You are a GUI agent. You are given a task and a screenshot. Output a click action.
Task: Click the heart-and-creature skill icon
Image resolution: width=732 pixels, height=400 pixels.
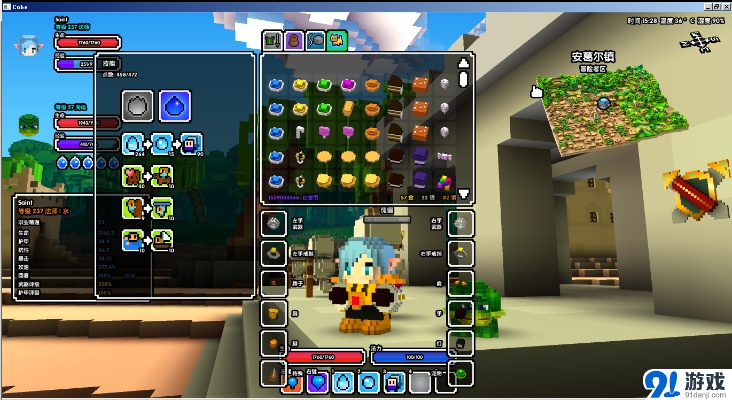(132, 176)
